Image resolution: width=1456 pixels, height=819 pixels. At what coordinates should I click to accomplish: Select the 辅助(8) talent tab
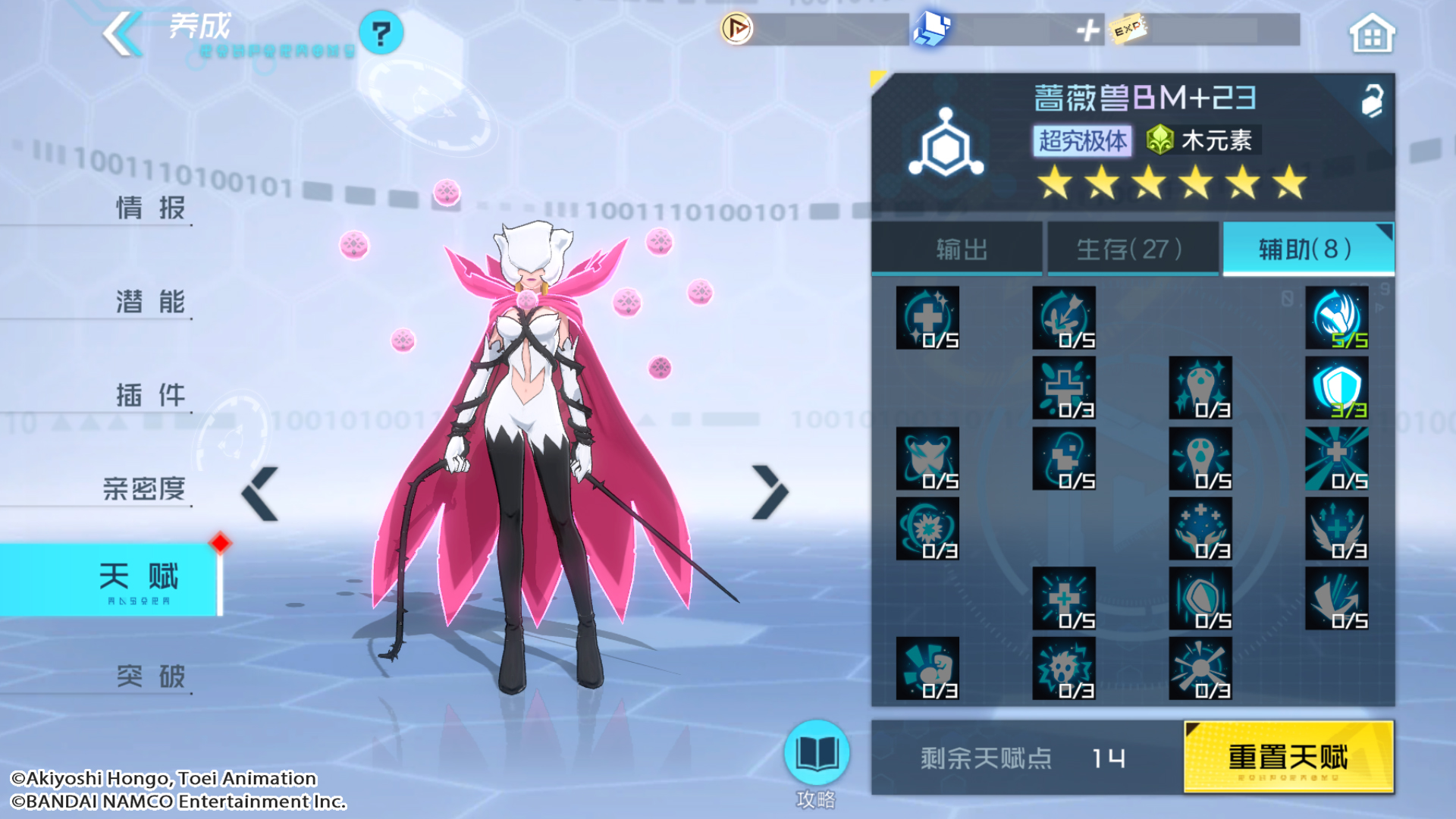tap(1307, 249)
